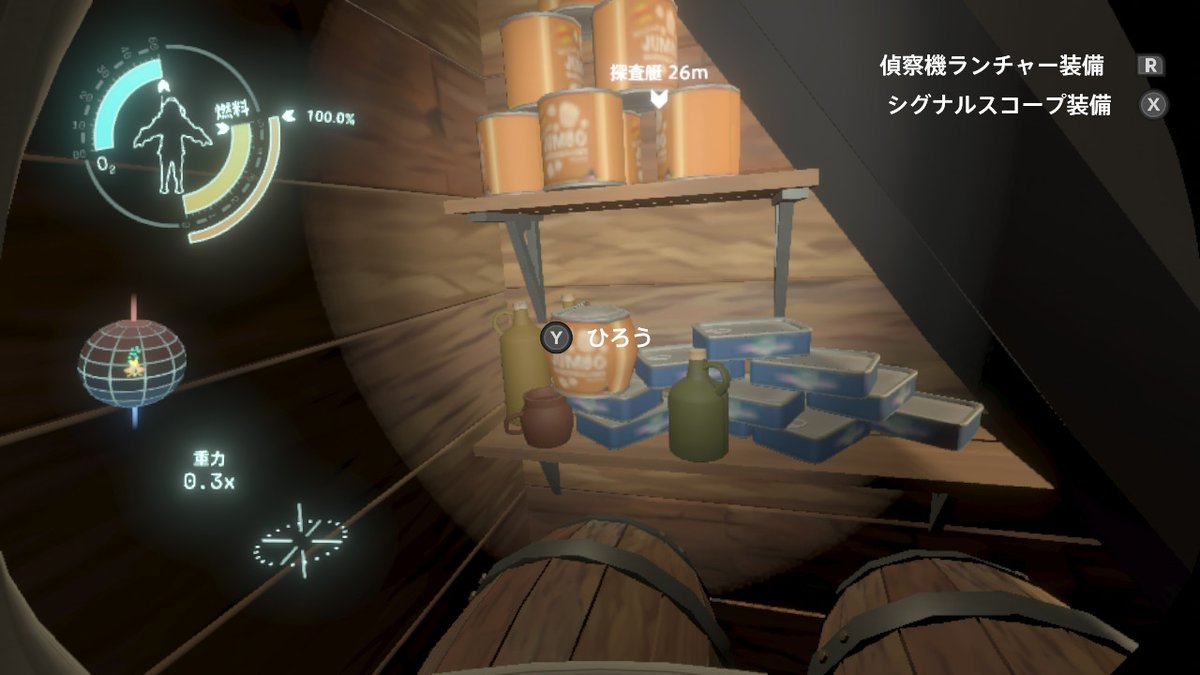Click the spacesuit figure status icon
Viewport: 1200px width, 675px height.
[x=172, y=140]
